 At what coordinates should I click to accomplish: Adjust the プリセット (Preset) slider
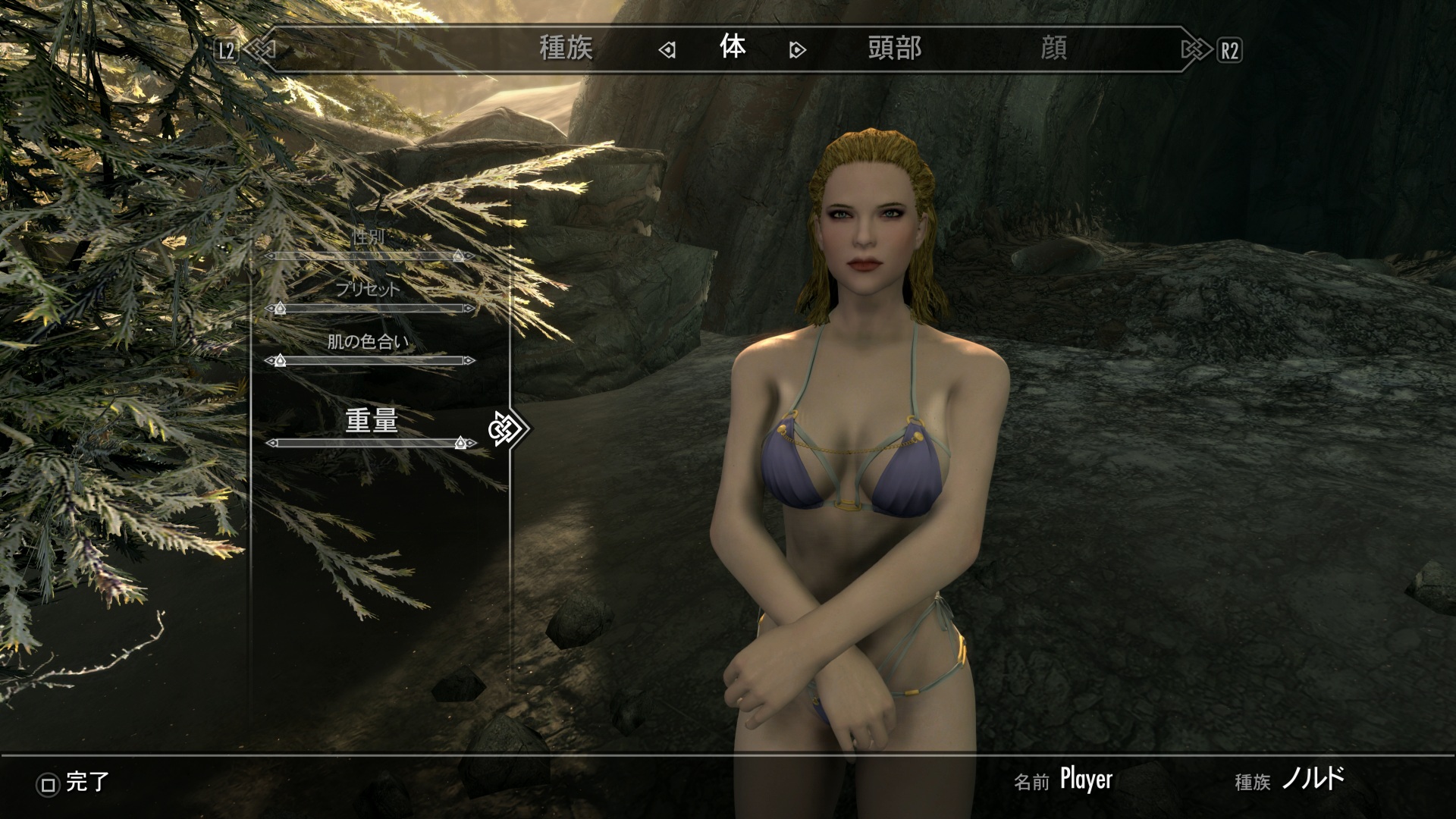point(370,309)
